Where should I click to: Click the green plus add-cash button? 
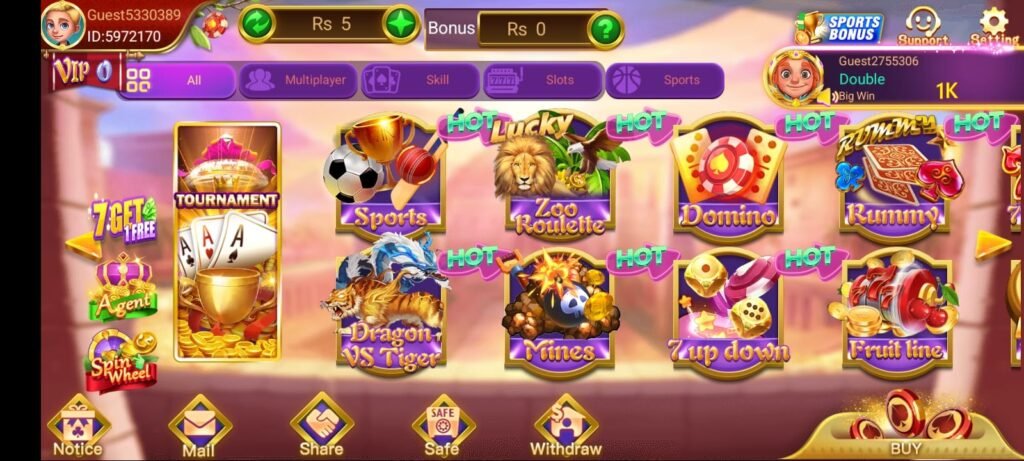point(401,24)
